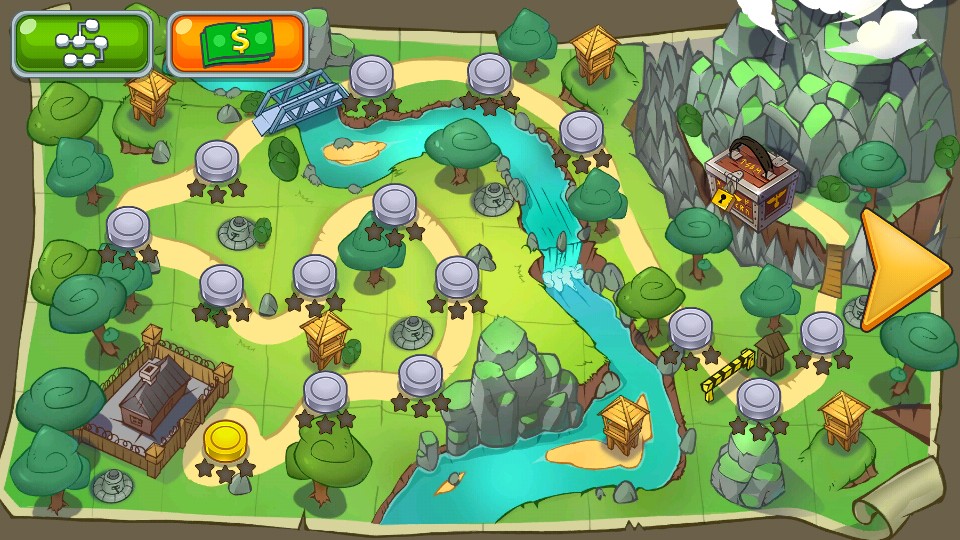The height and width of the screenshot is (540, 960).
Task: Select the gold coin level node
Action: pos(225,442)
